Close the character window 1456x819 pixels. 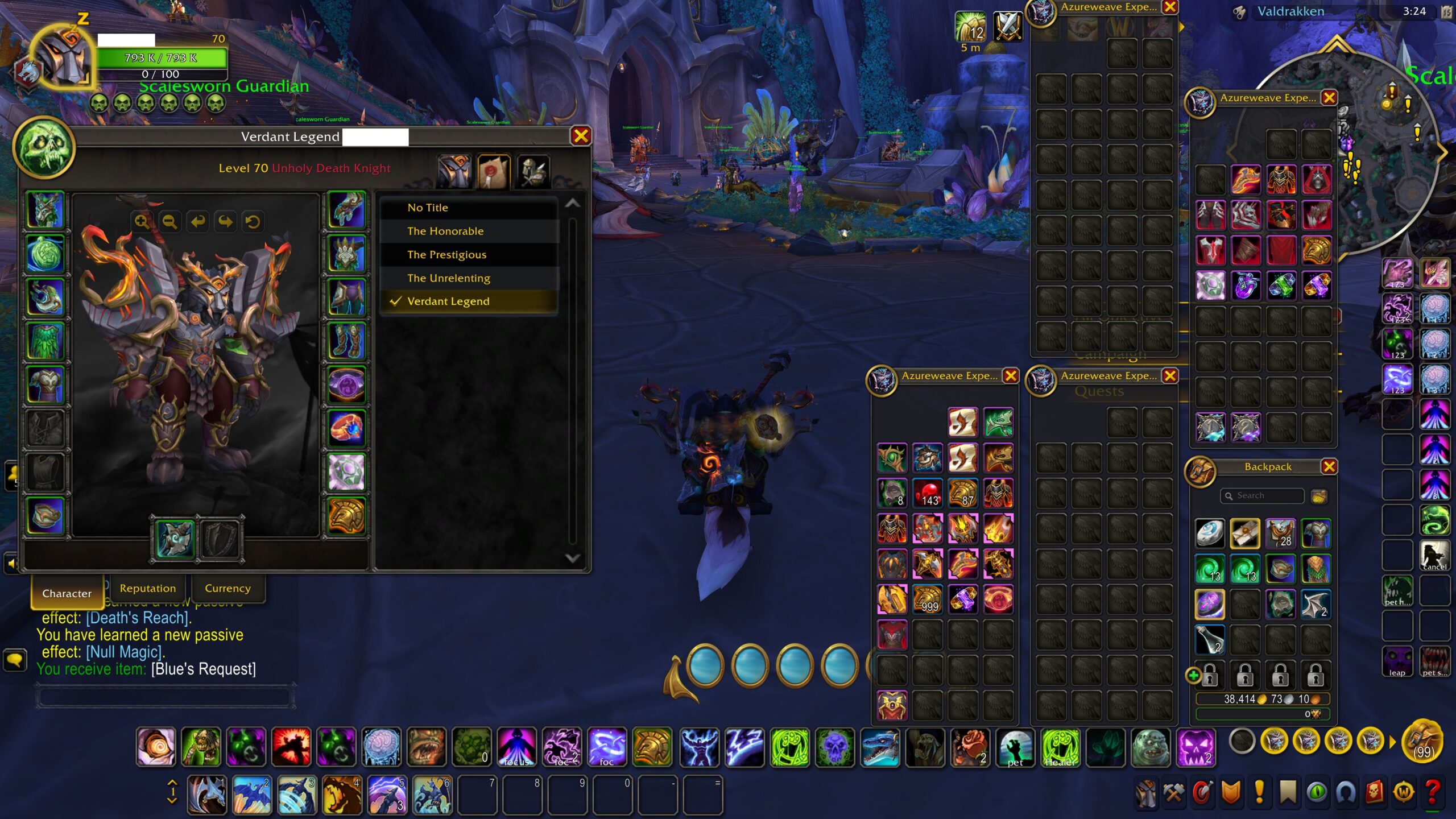[581, 136]
